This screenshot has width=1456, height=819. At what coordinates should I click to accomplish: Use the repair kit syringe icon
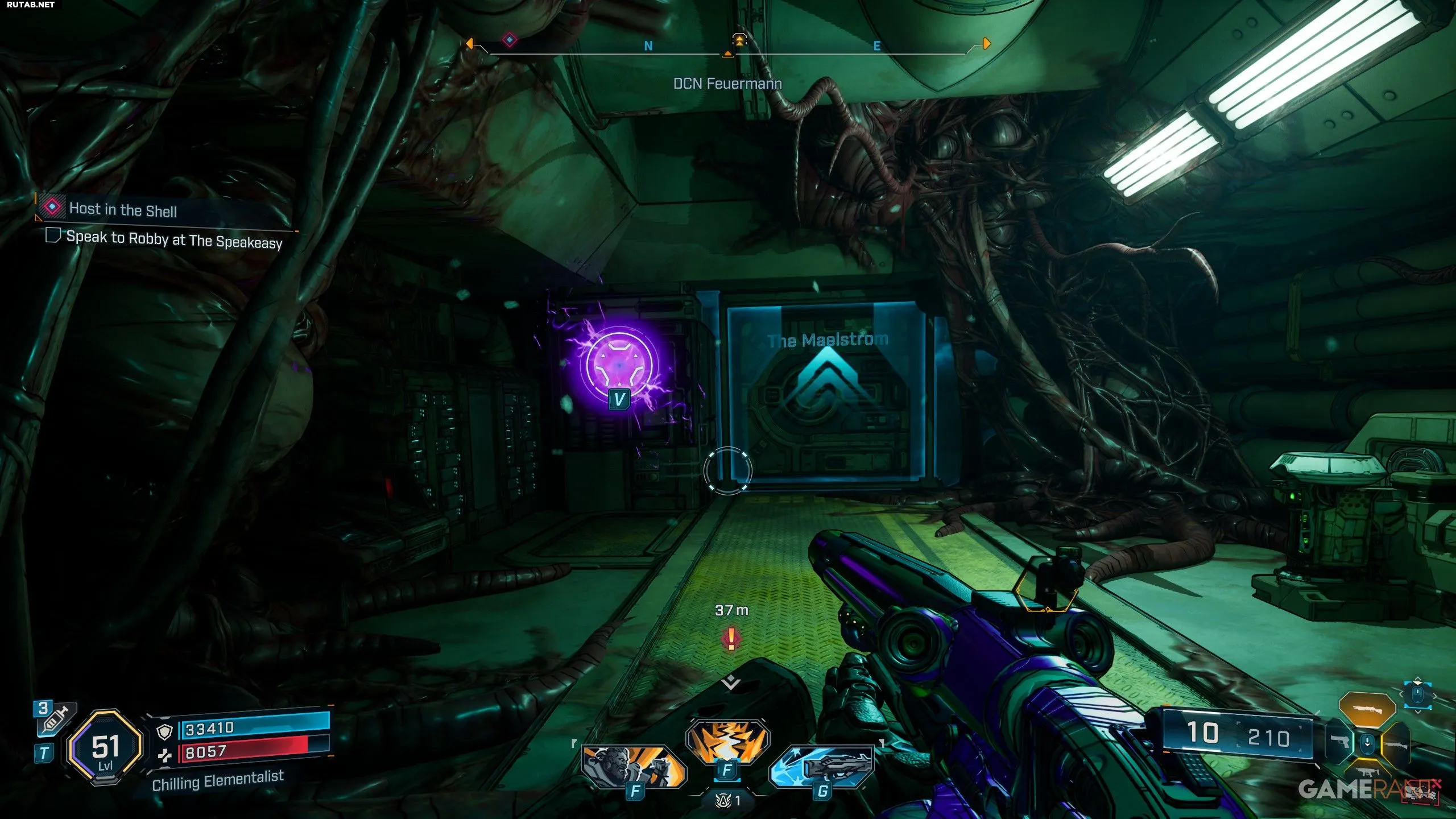[56, 719]
